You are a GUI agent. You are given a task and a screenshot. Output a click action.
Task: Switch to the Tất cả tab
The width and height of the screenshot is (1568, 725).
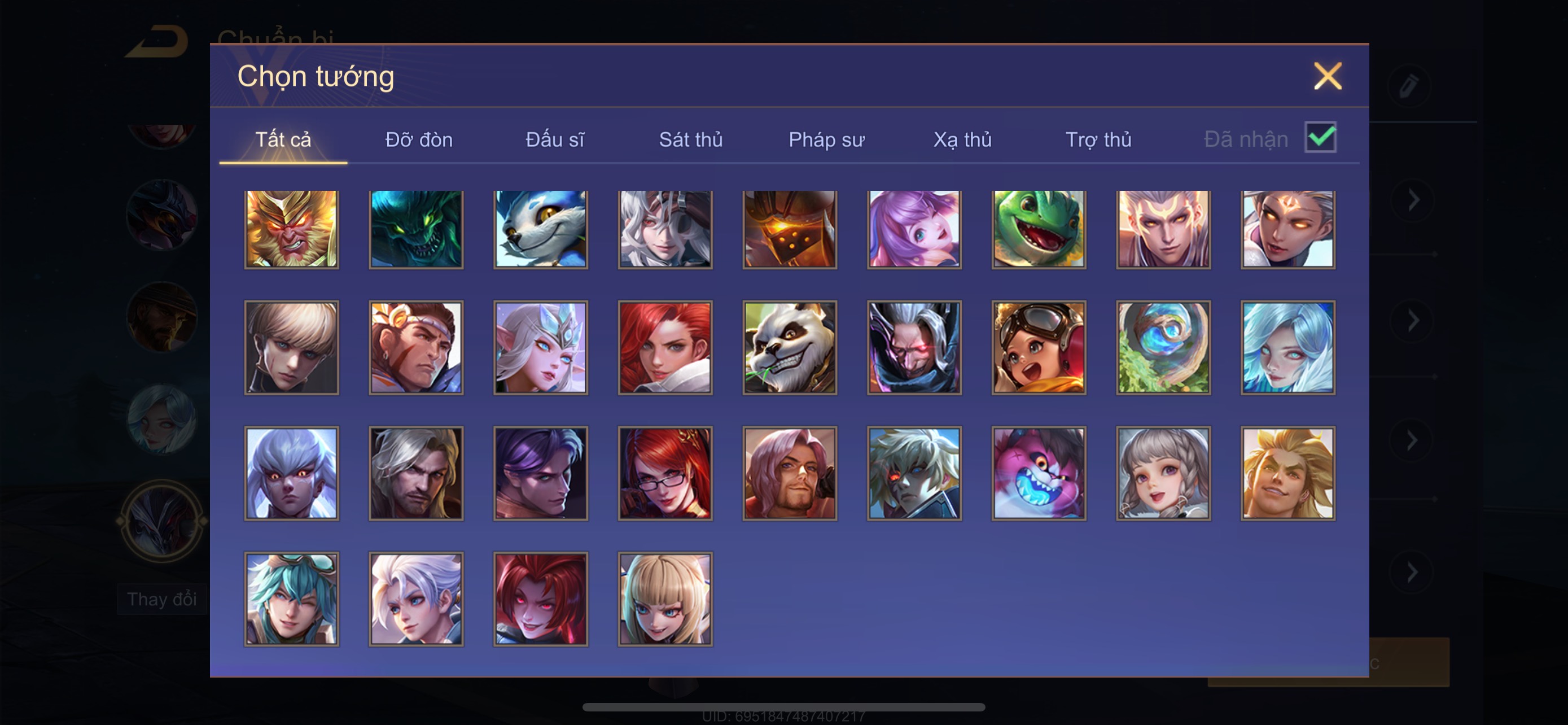[x=283, y=140]
